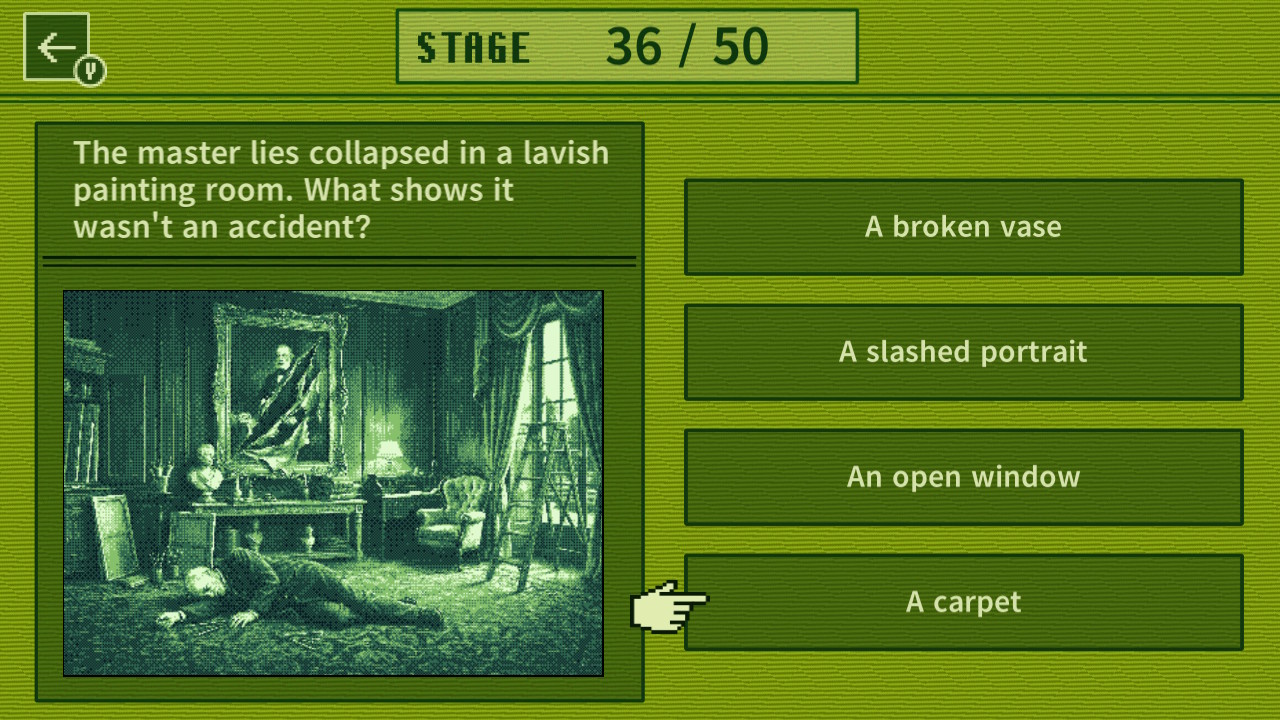Click the STAGE 36 / 50 header
Viewport: 1280px width, 720px height.
click(627, 45)
